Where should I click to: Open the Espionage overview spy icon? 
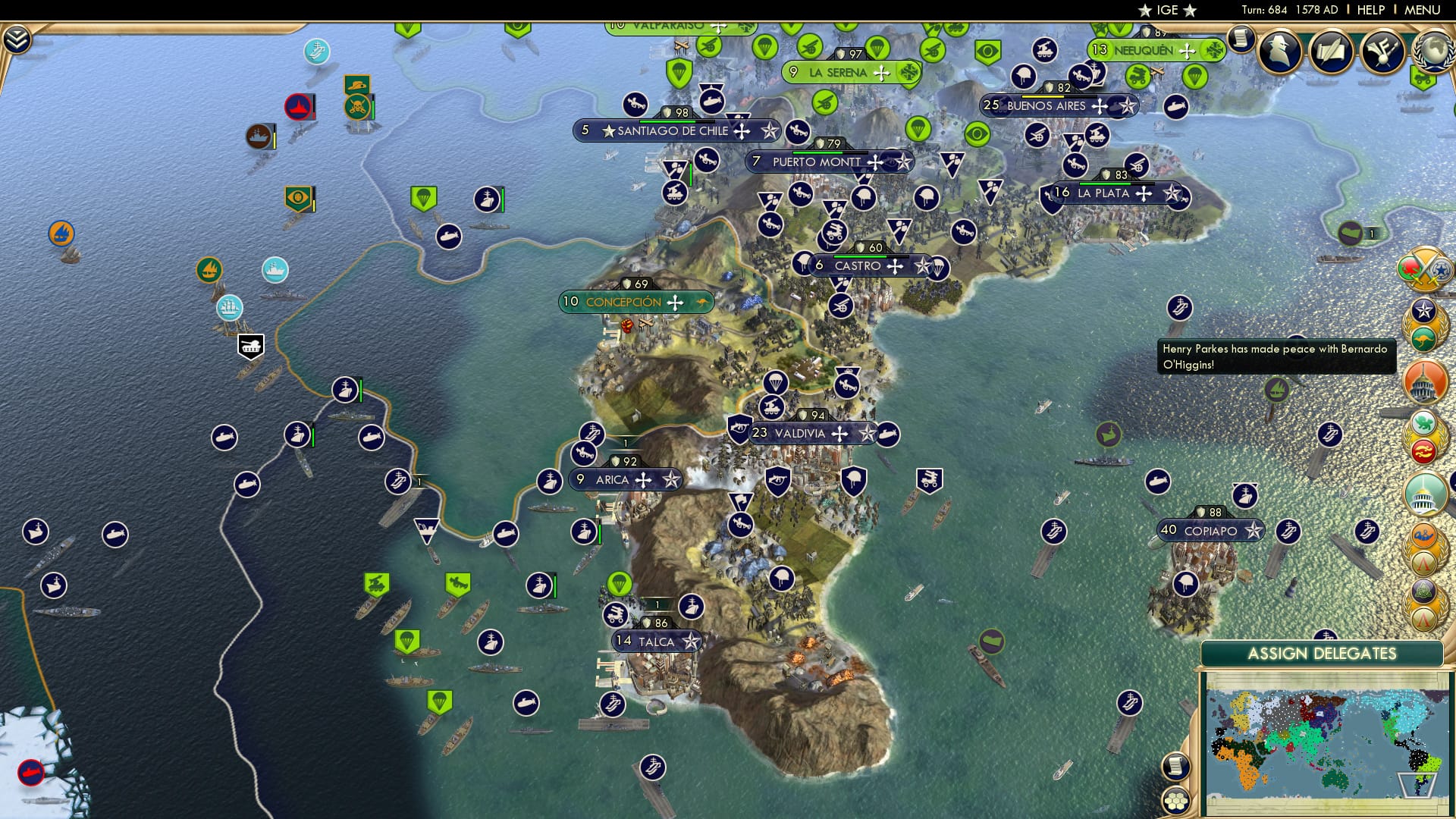click(x=1281, y=51)
